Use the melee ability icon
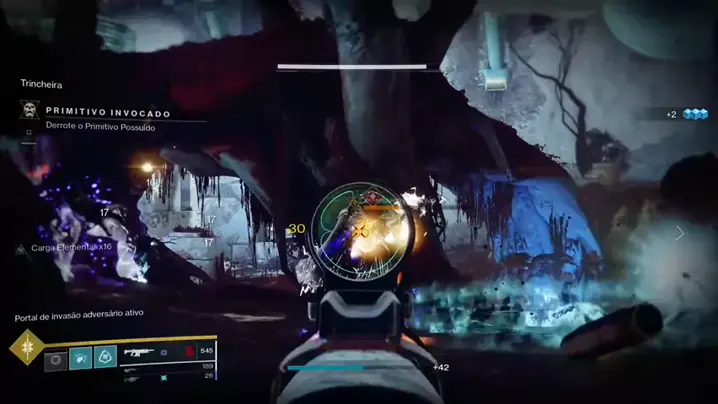This screenshot has height=404, width=718. click(x=80, y=357)
